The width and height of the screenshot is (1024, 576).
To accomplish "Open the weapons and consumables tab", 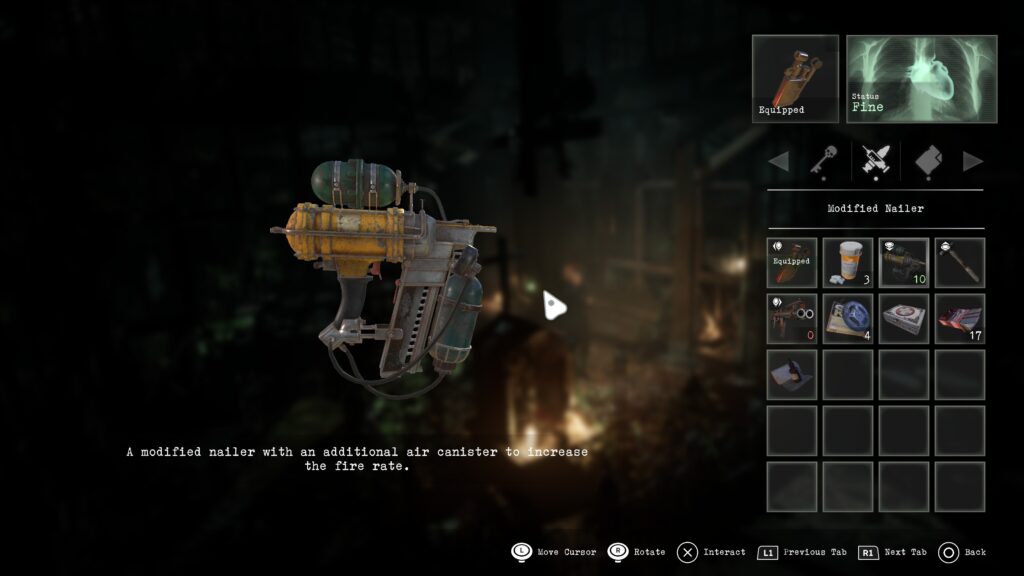I will tap(876, 161).
